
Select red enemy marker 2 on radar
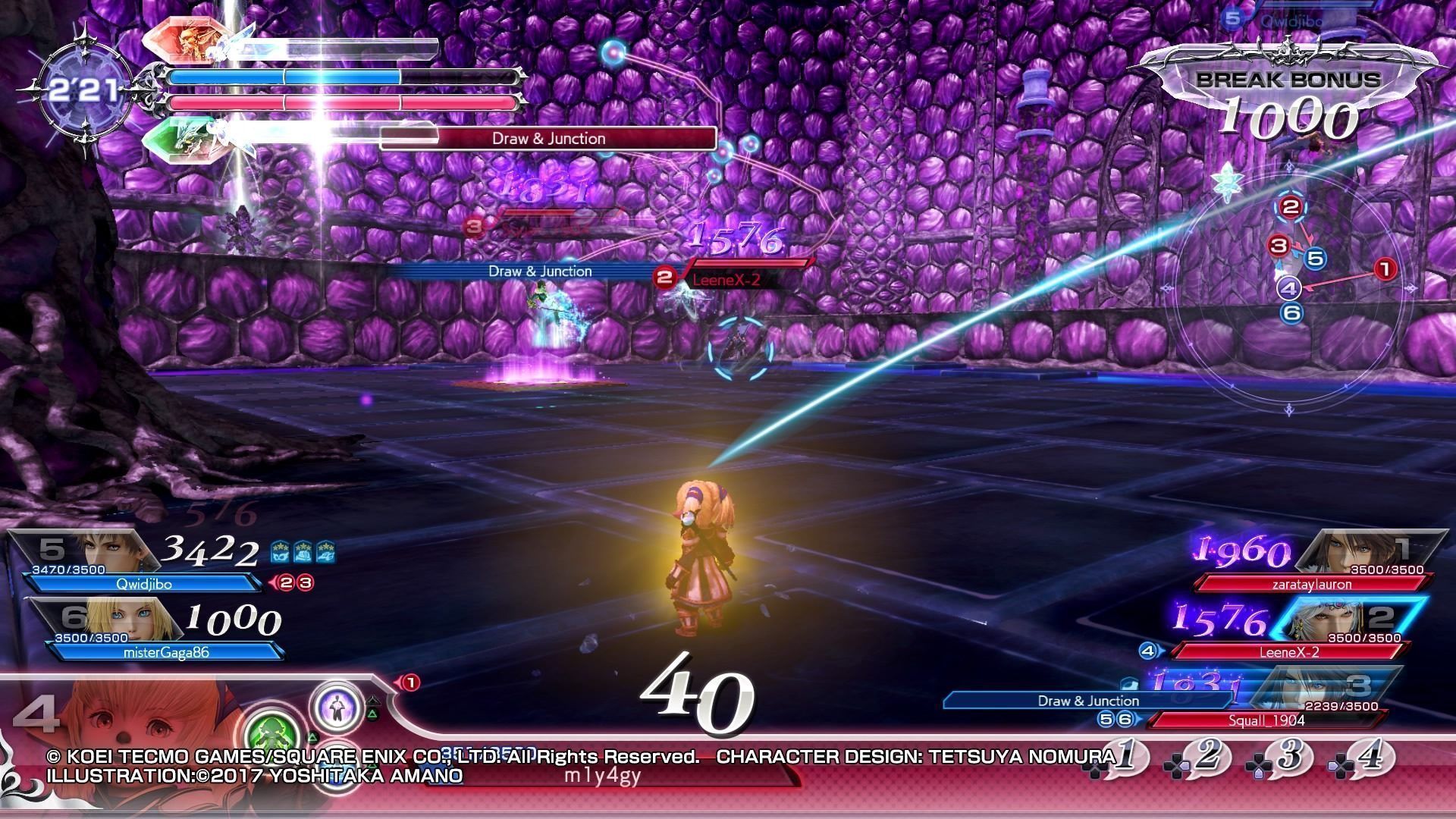[1290, 207]
